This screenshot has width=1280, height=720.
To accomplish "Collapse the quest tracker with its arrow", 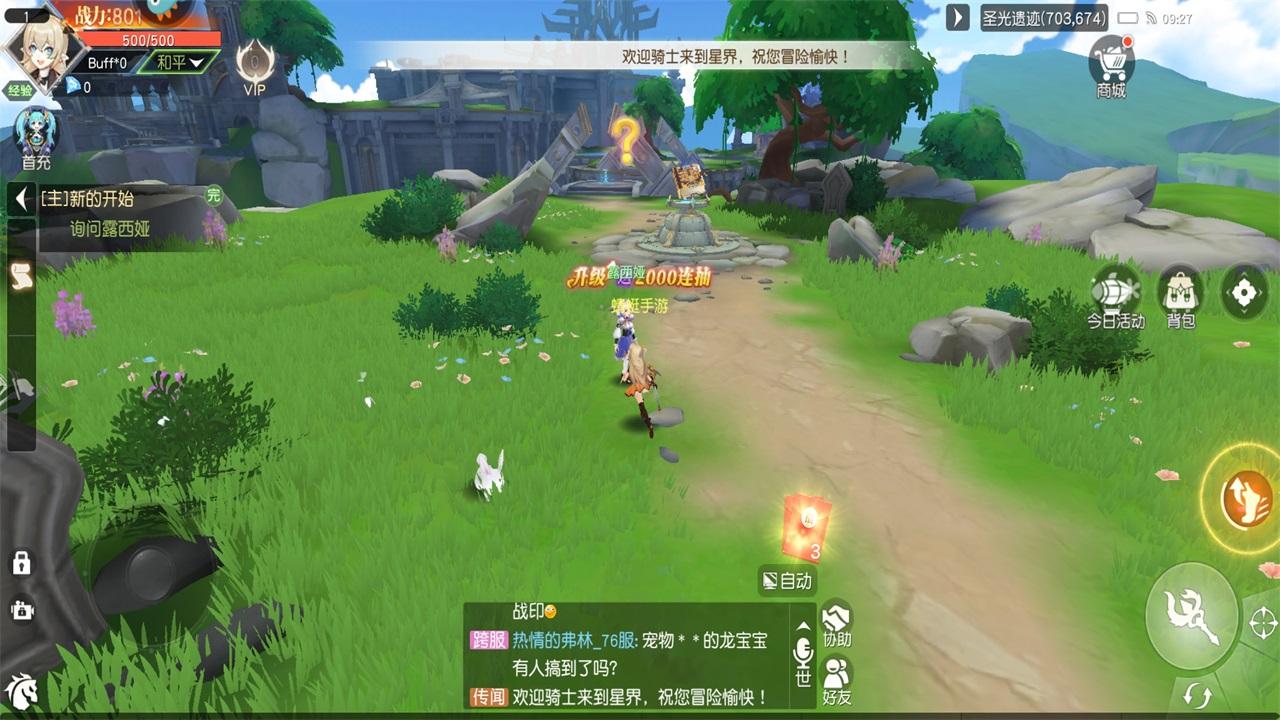I will coord(20,200).
